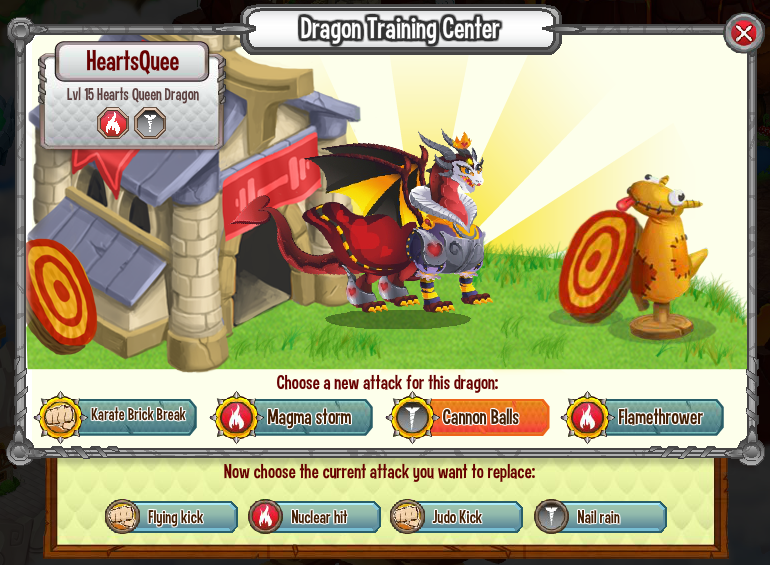Close the Dragon Training Center window
The height and width of the screenshot is (565, 770).
coord(743,33)
